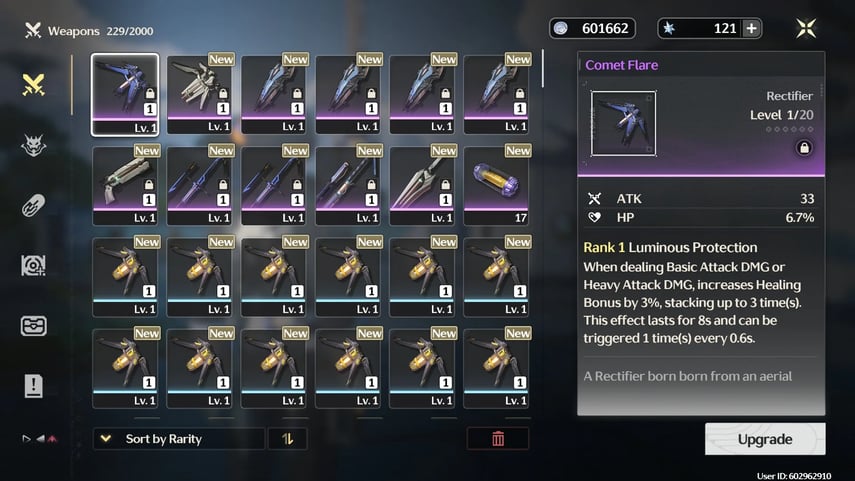Click the red trash can discard button
This screenshot has width=855, height=481.
pos(498,439)
